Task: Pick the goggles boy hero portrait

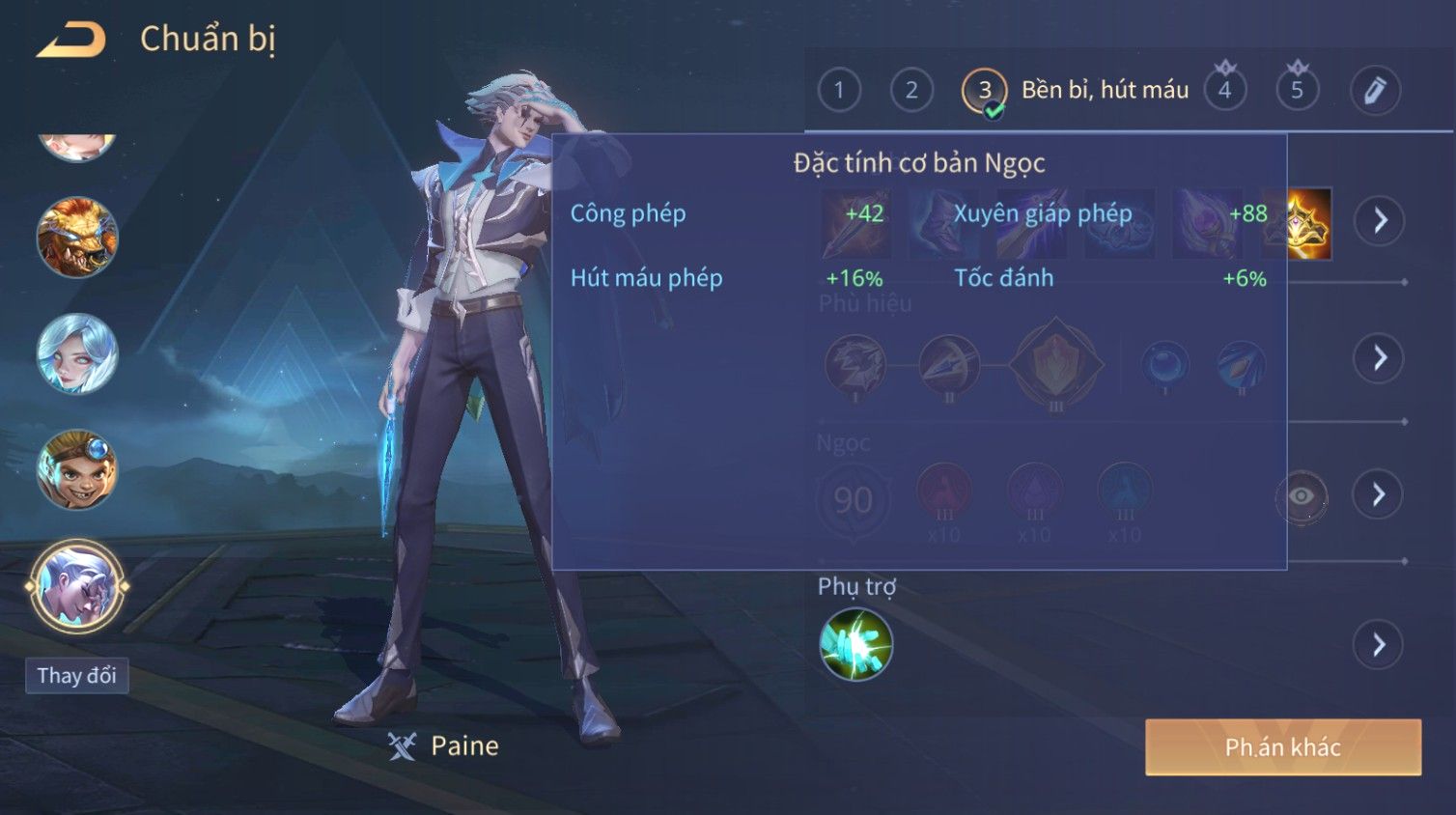Action: point(77,470)
